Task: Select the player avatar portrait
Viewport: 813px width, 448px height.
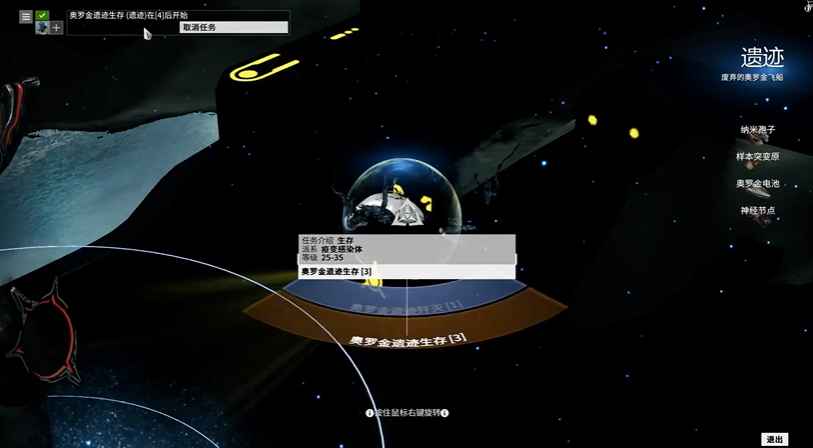Action: tap(42, 28)
